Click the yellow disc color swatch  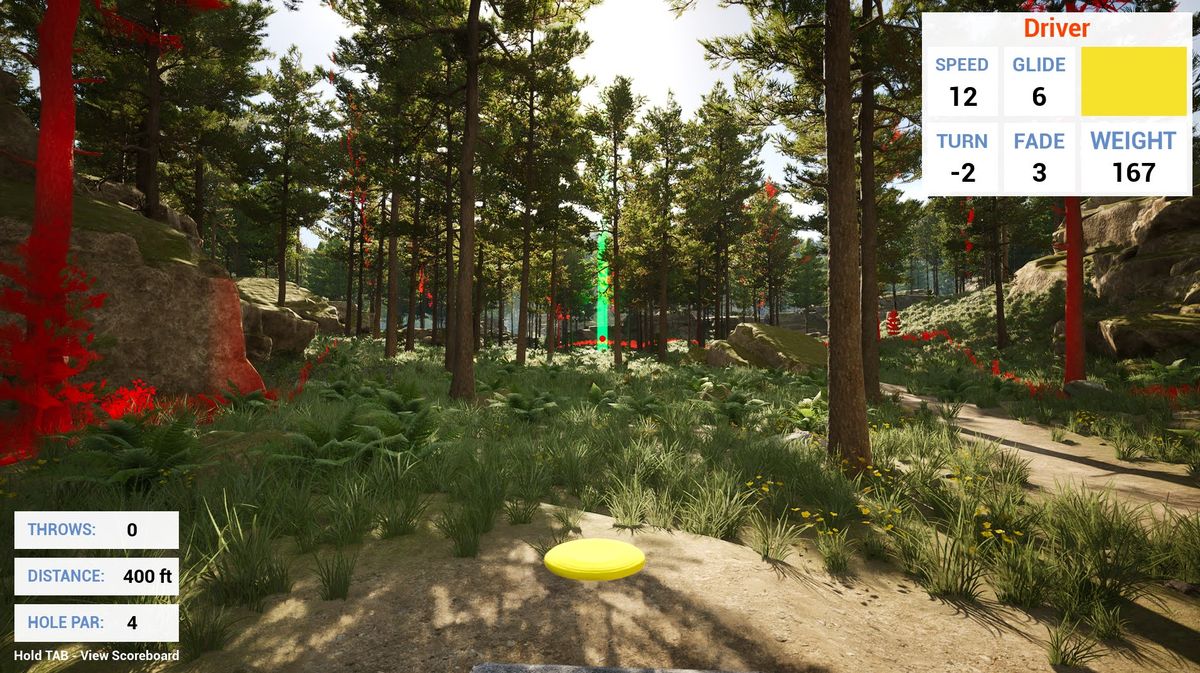(x=1134, y=81)
